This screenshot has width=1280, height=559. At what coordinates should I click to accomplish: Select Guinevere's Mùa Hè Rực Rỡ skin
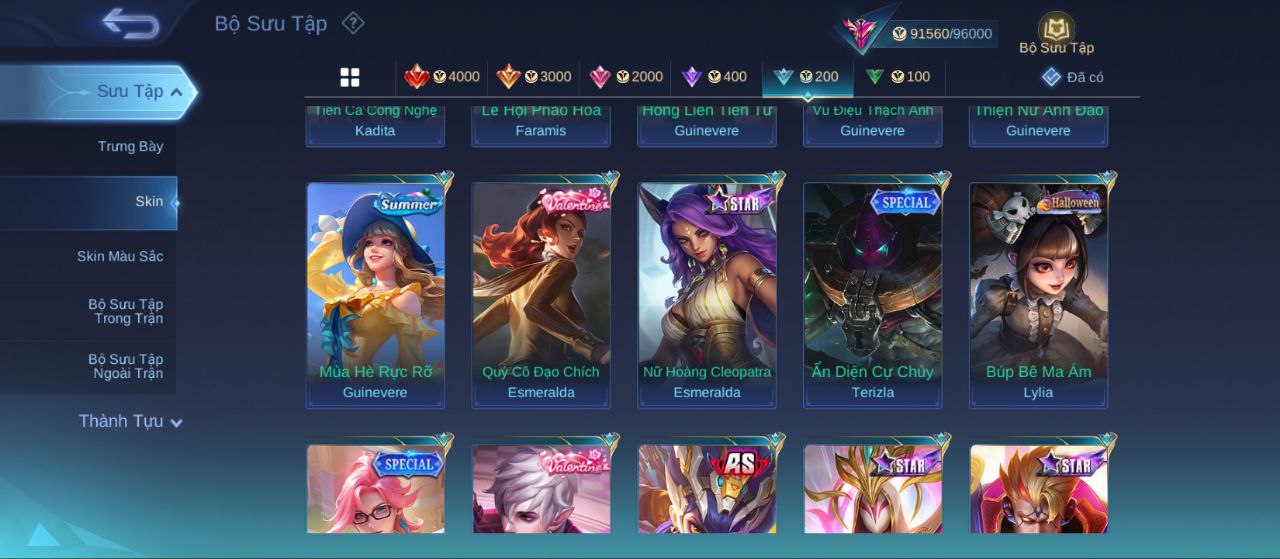pos(375,295)
